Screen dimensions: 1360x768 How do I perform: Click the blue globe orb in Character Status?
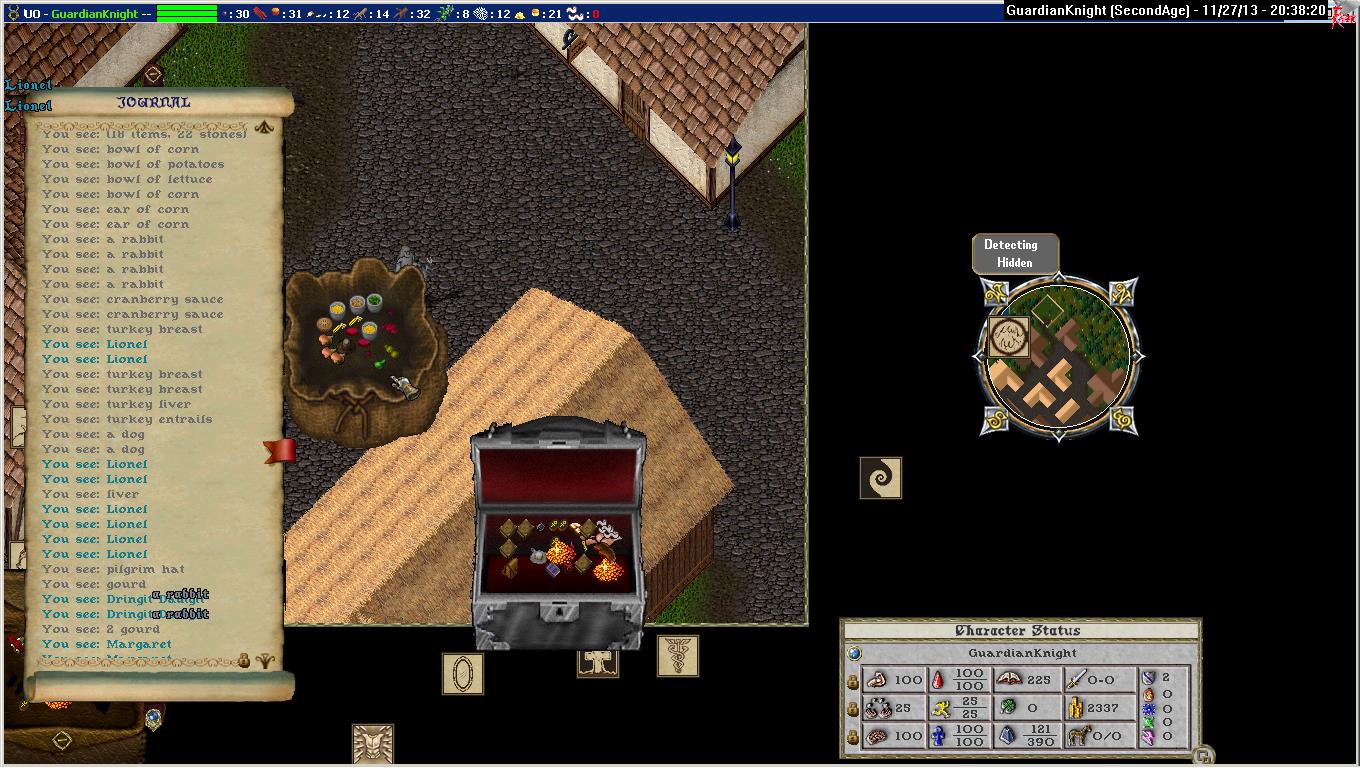click(854, 653)
